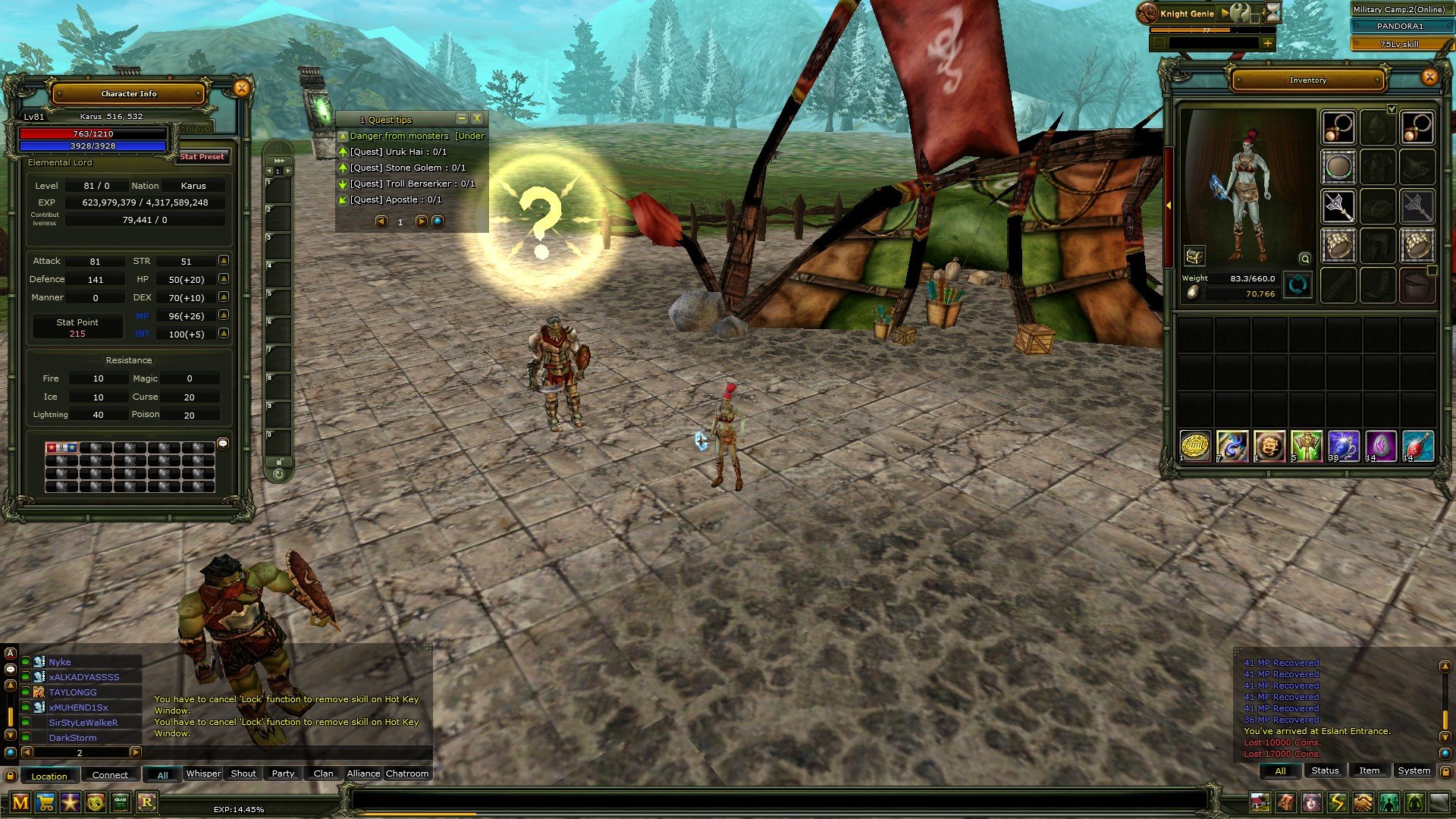This screenshot has width=1456, height=819.
Task: Show the System log tab
Action: 1414,770
